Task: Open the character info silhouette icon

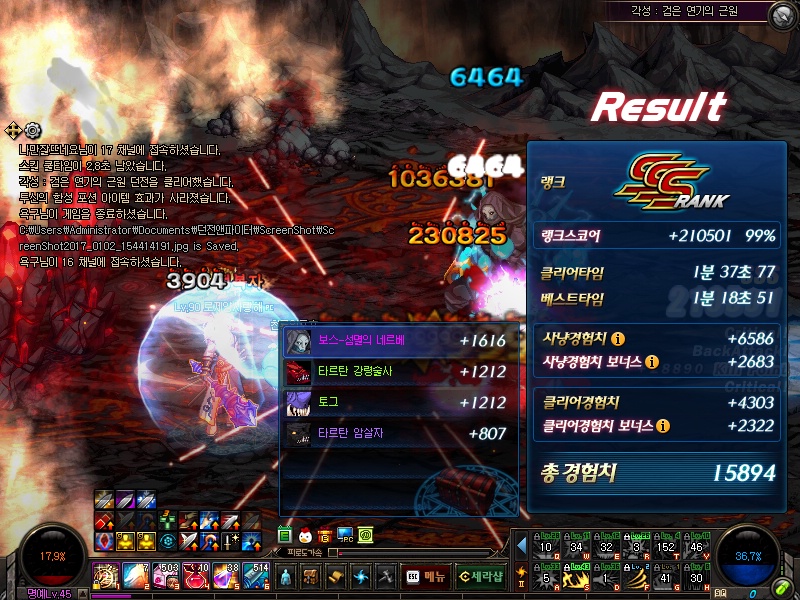Action: point(286,576)
